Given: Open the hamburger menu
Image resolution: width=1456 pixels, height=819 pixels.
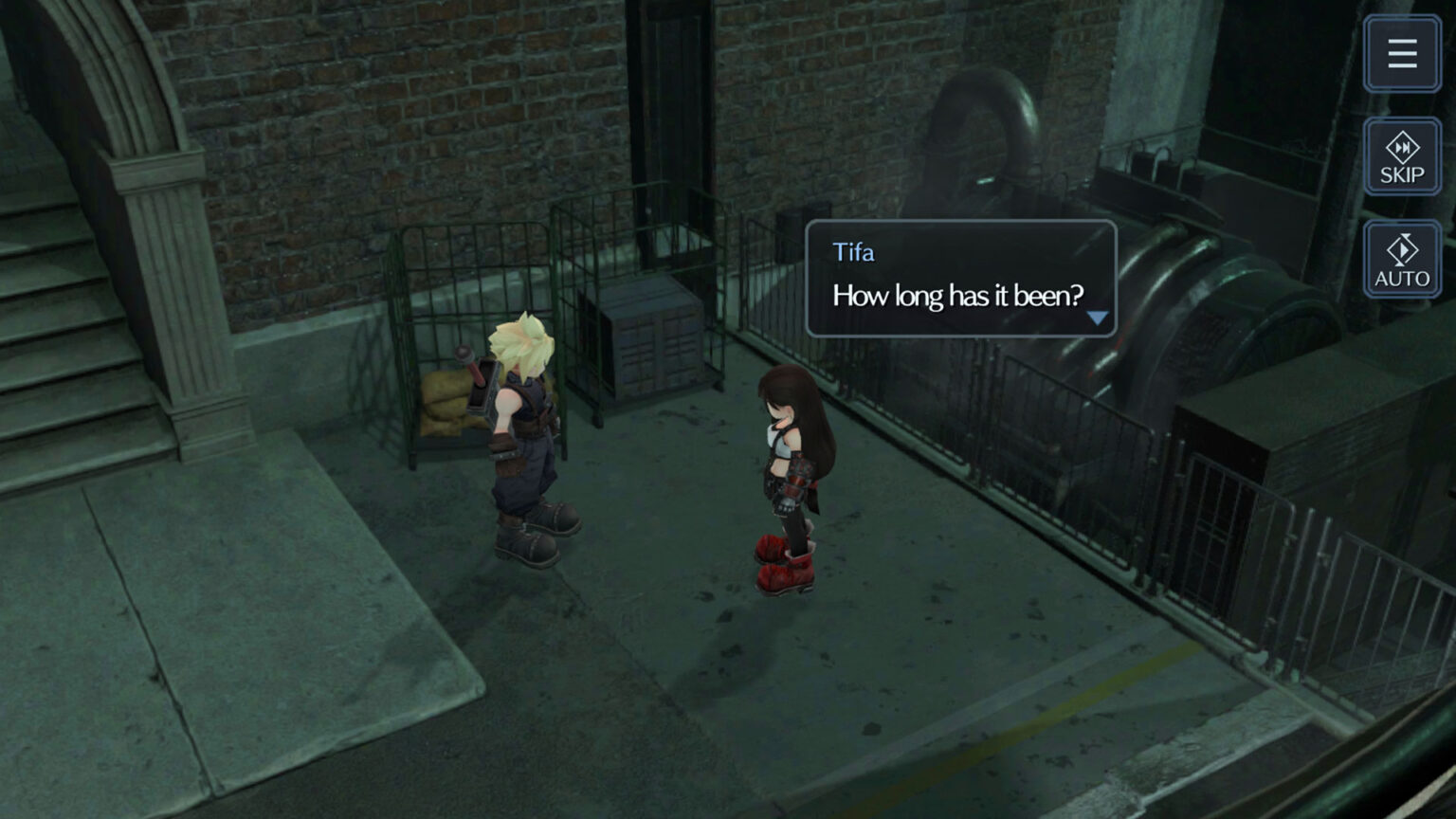Looking at the screenshot, I should tap(1402, 54).
